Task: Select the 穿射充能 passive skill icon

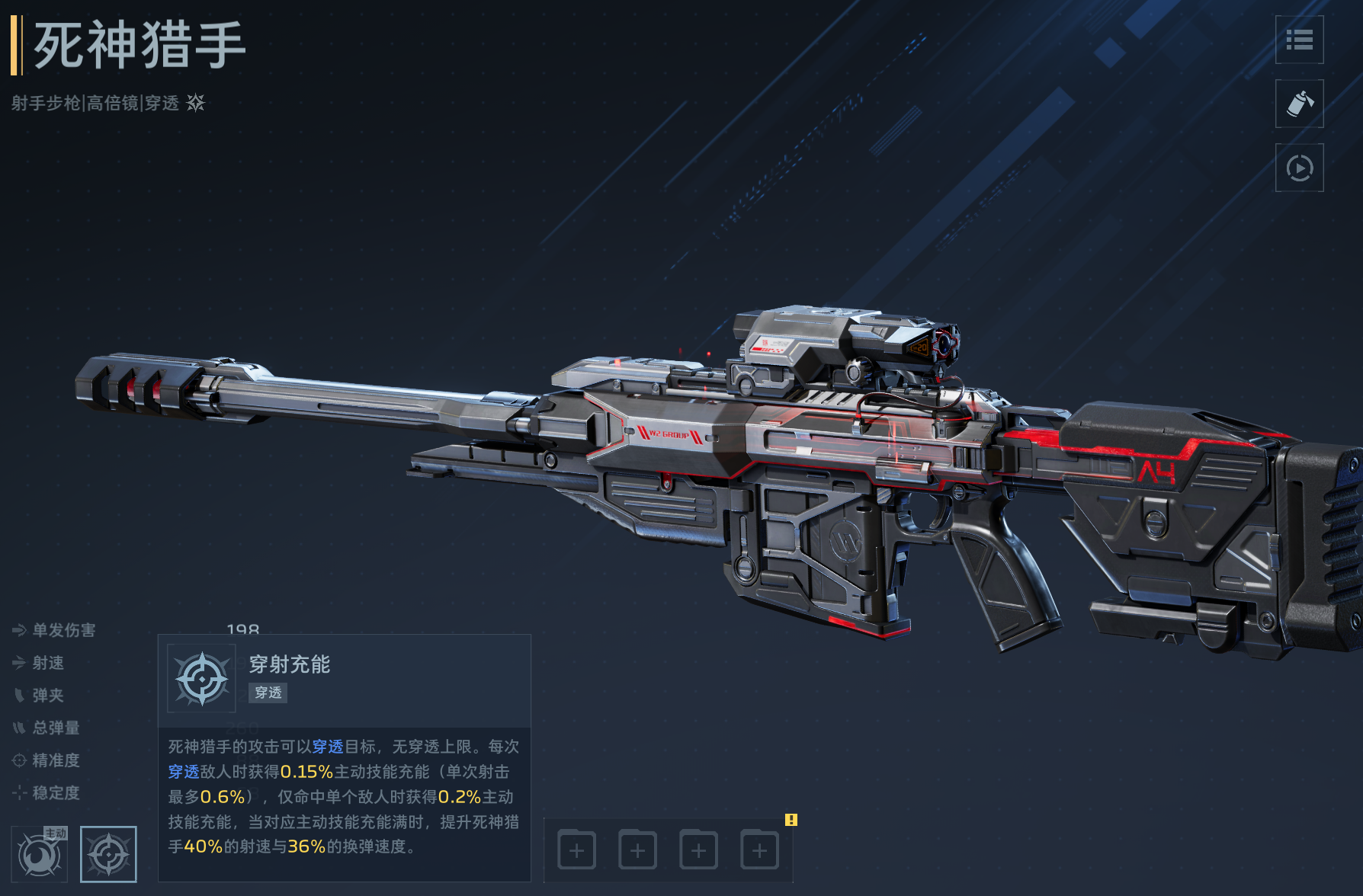Action: pyautogui.click(x=108, y=853)
